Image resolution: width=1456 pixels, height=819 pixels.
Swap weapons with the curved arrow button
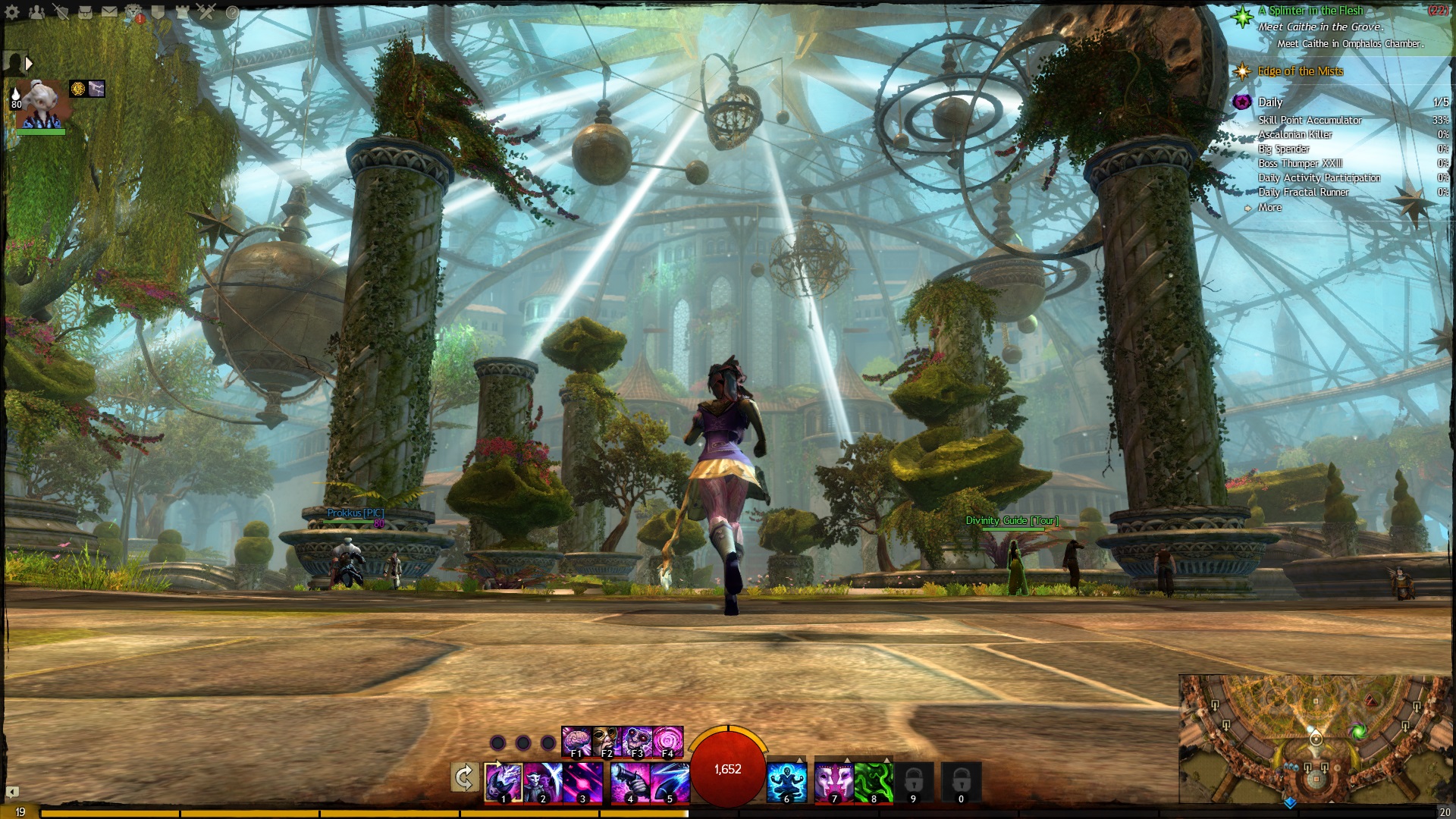[464, 777]
